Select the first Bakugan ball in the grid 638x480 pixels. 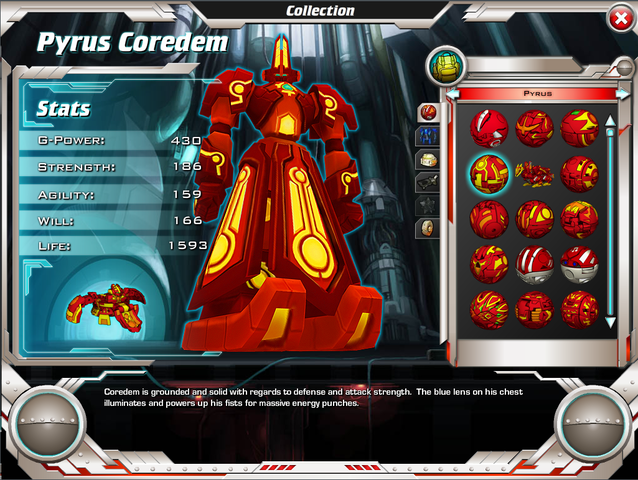point(489,128)
